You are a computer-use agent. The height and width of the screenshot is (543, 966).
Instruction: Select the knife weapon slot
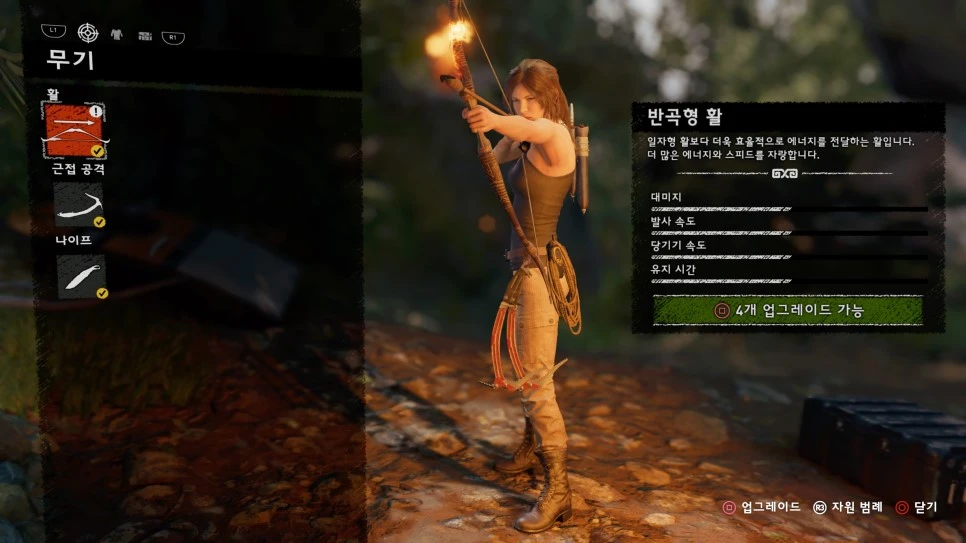pyautogui.click(x=80, y=275)
